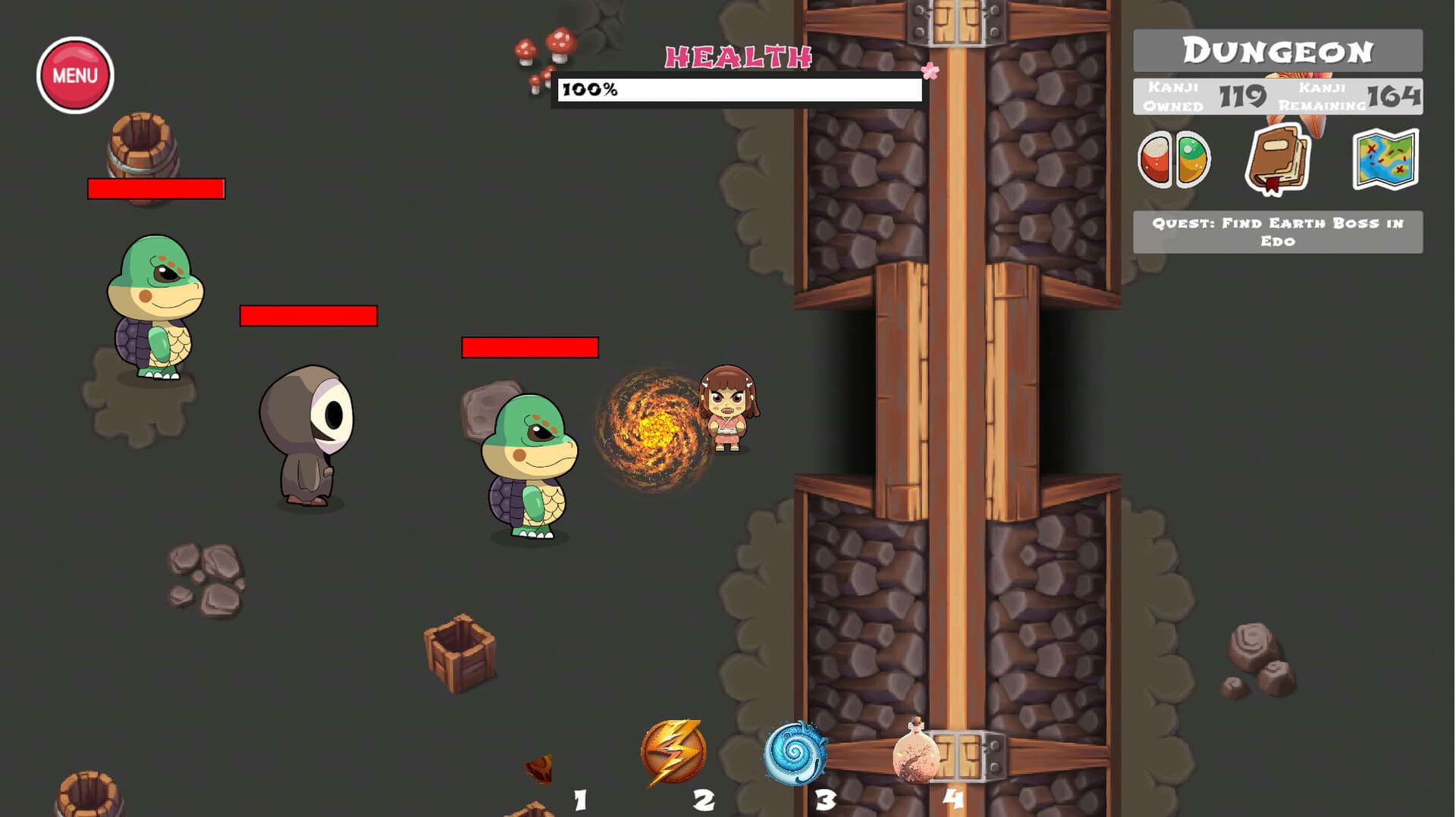Open the red Menu button
The width and height of the screenshot is (1456, 817).
click(74, 73)
